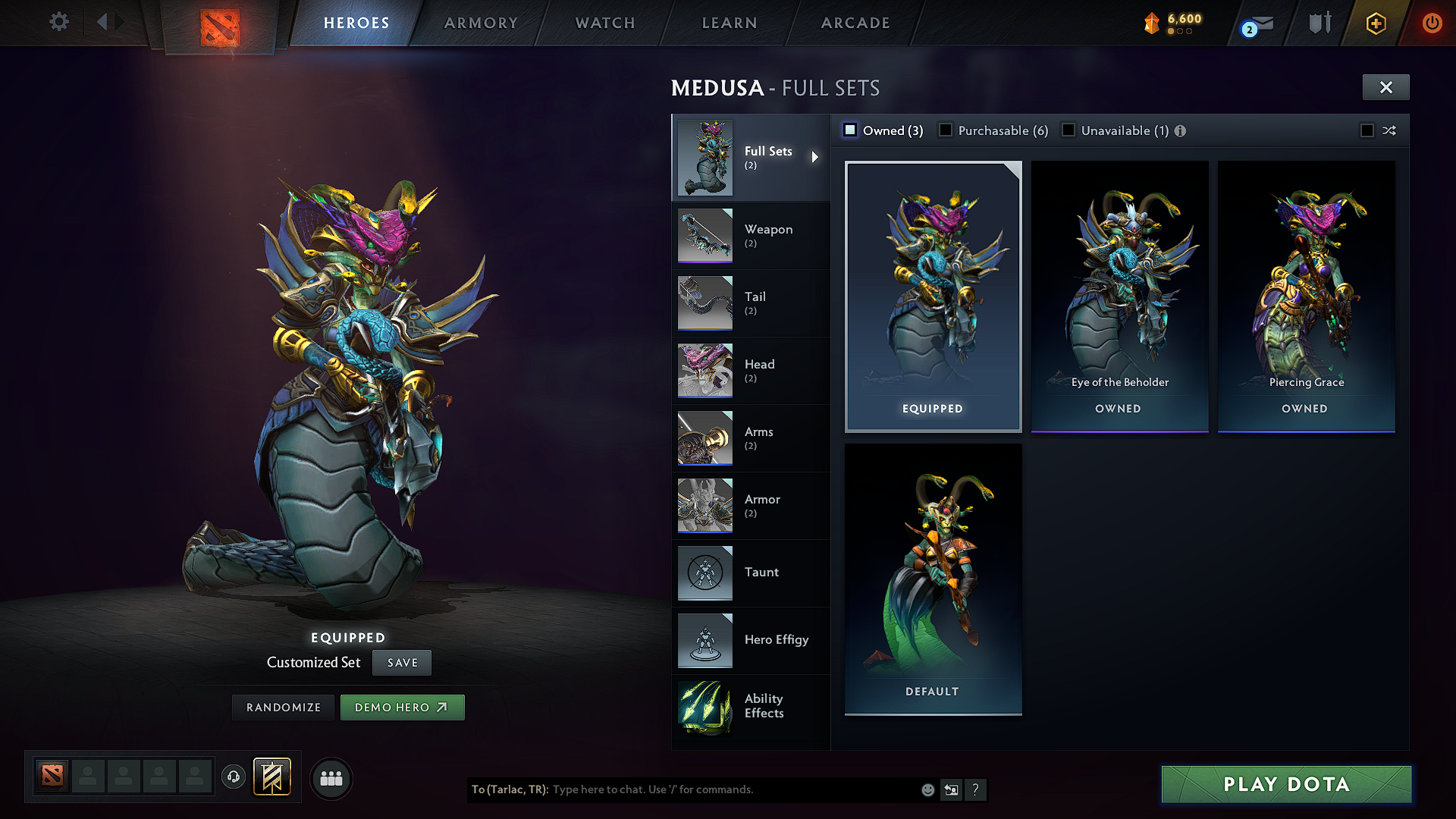Close the Medusa loadout panel
Viewport: 1456px width, 819px height.
point(1385,87)
